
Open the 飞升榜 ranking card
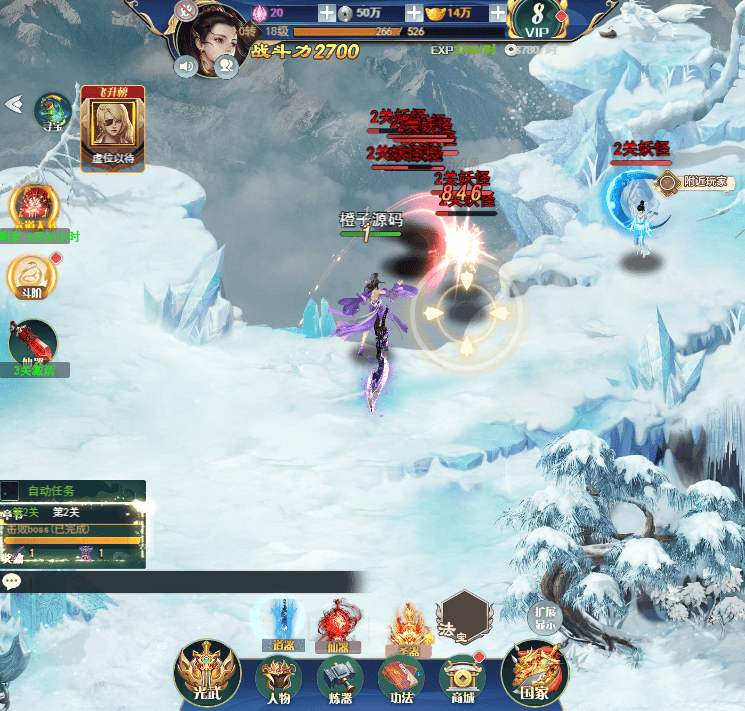click(x=112, y=128)
